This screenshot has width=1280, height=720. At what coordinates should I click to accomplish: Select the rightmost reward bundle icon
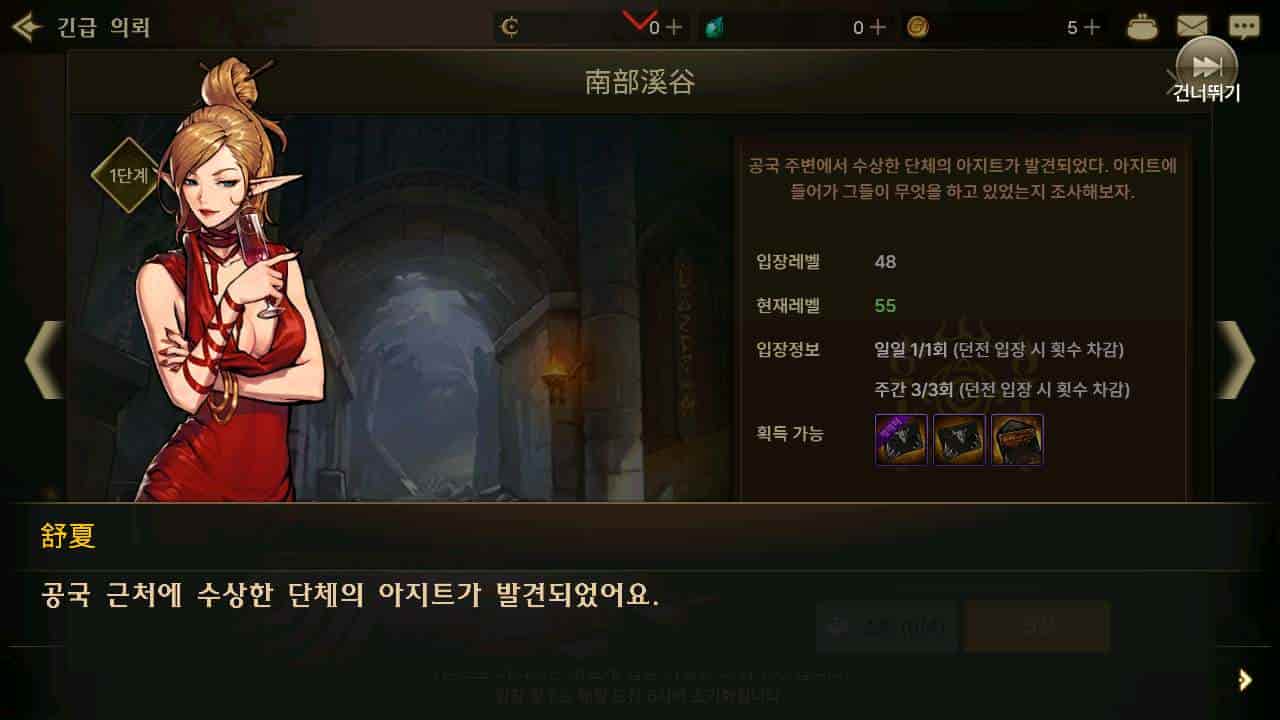[1016, 440]
